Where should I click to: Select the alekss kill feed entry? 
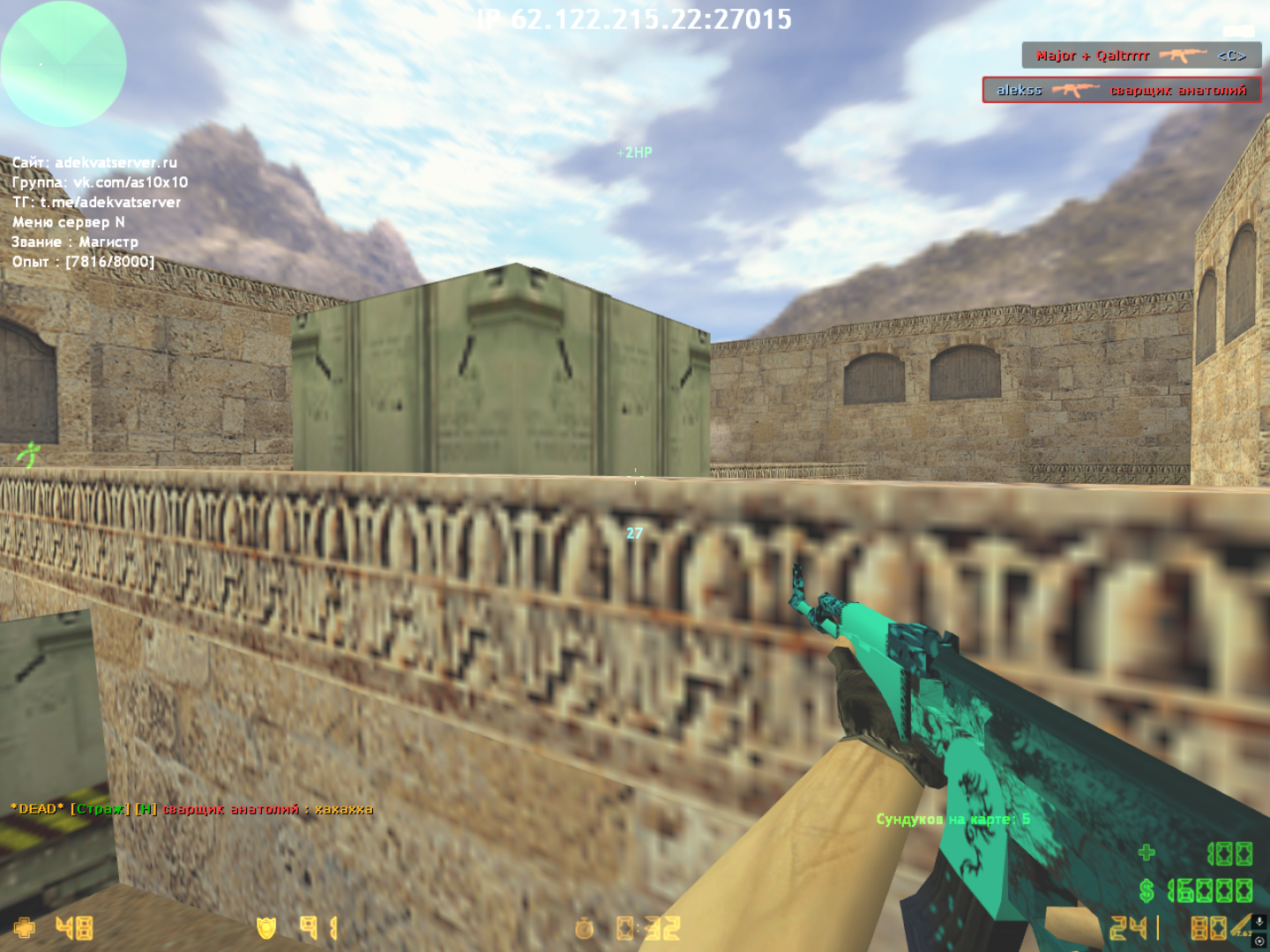pyautogui.click(x=1121, y=90)
